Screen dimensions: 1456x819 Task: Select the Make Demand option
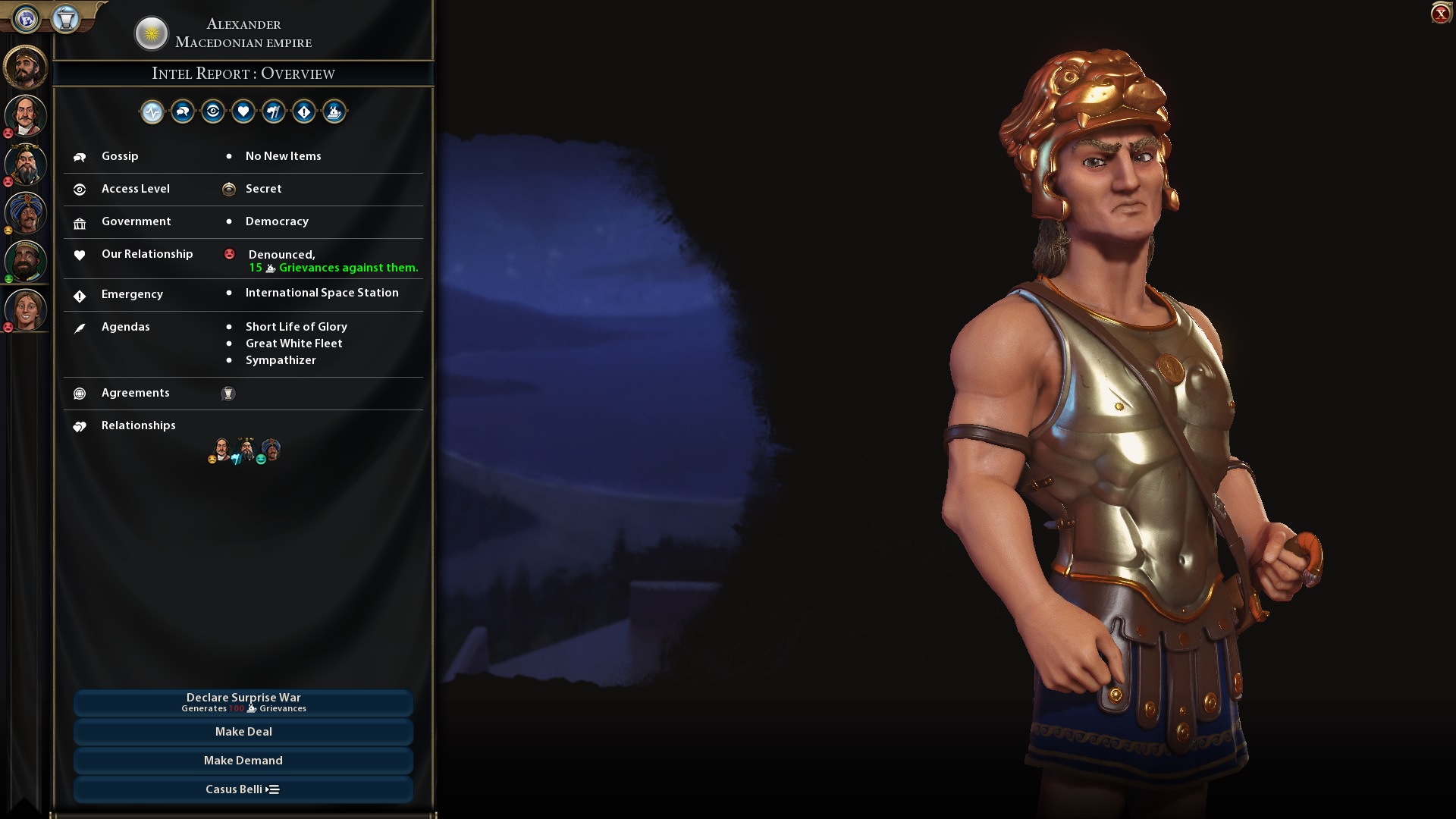tap(243, 760)
